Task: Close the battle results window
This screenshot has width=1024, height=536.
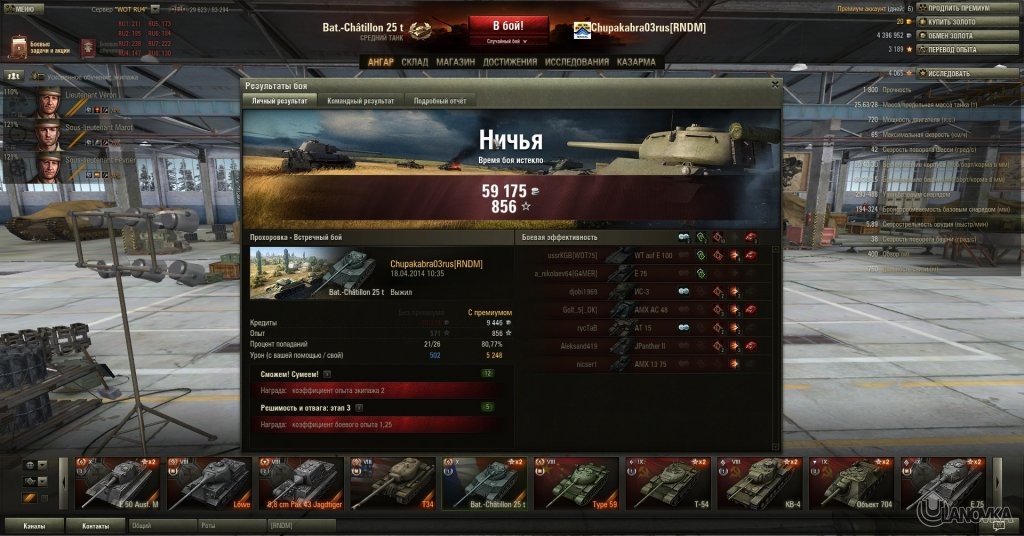Action: (774, 86)
